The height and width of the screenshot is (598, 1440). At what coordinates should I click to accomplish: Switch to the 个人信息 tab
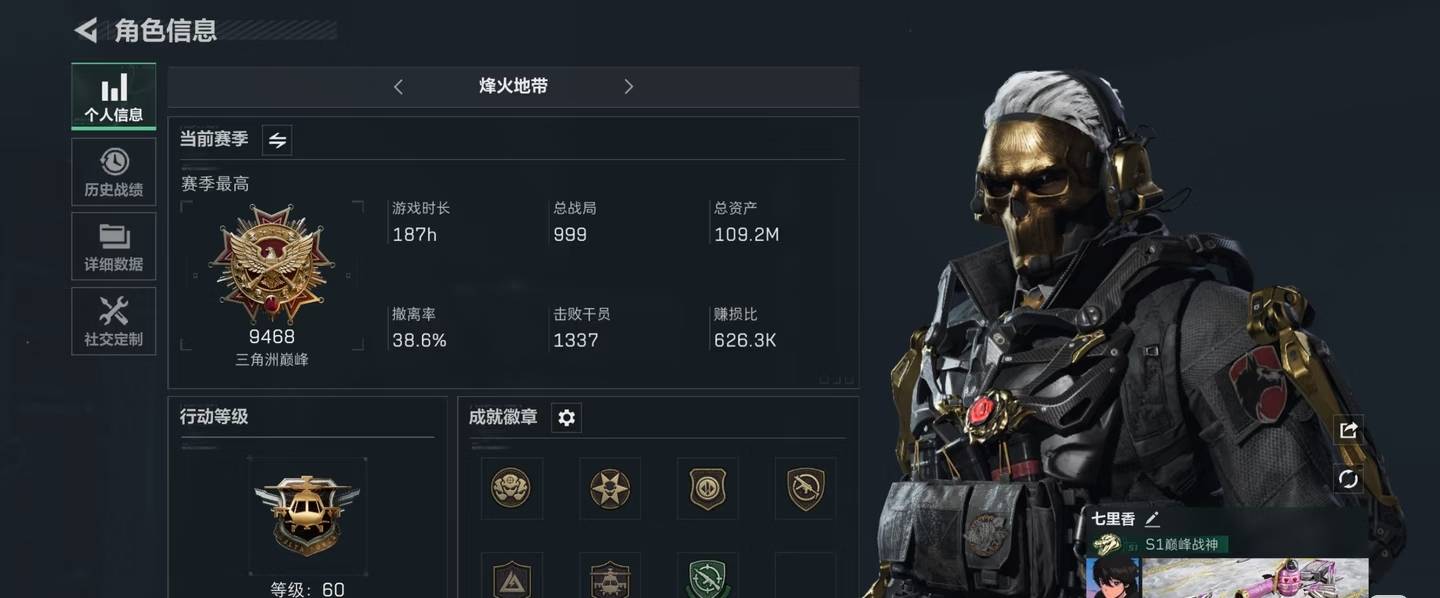[x=114, y=97]
